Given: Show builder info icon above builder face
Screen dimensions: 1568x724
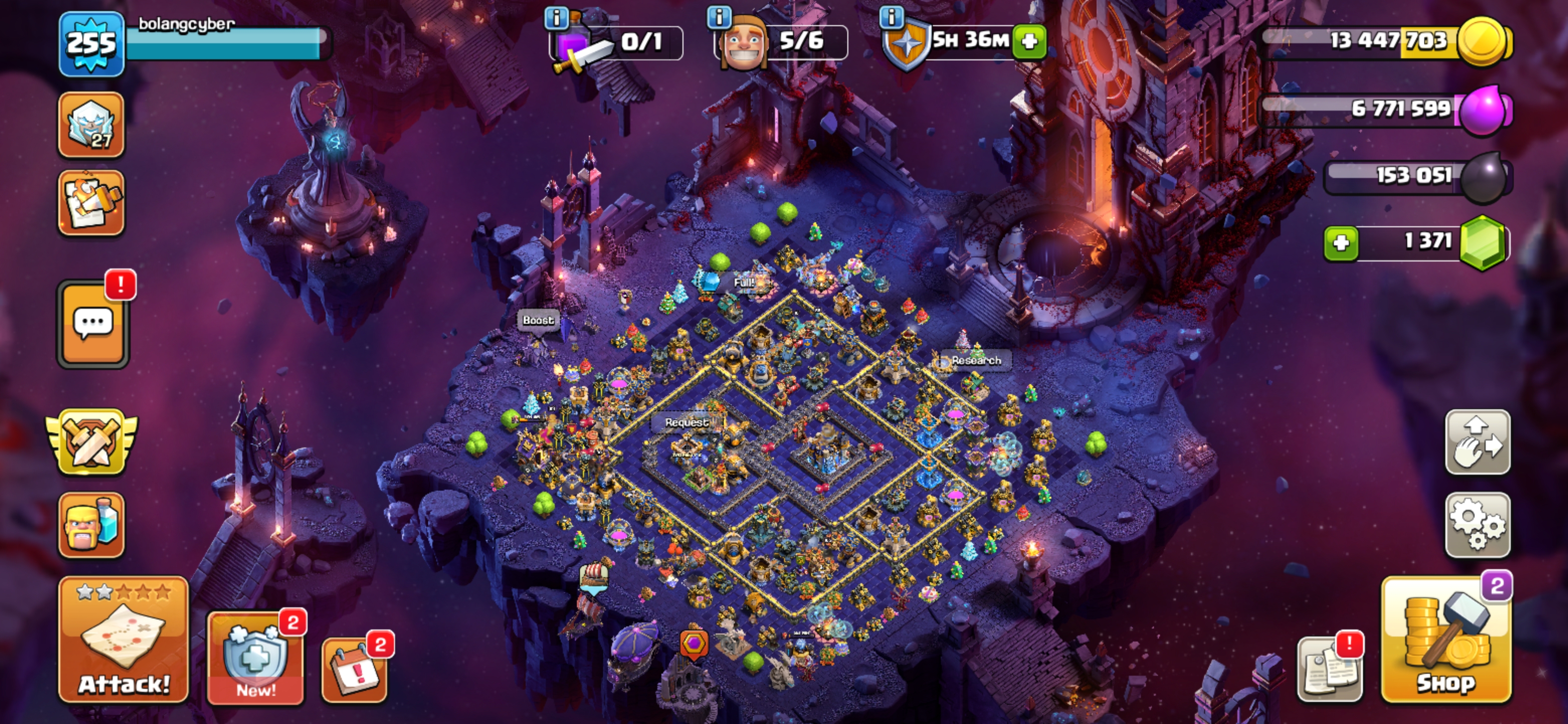Looking at the screenshot, I should pos(719,17).
